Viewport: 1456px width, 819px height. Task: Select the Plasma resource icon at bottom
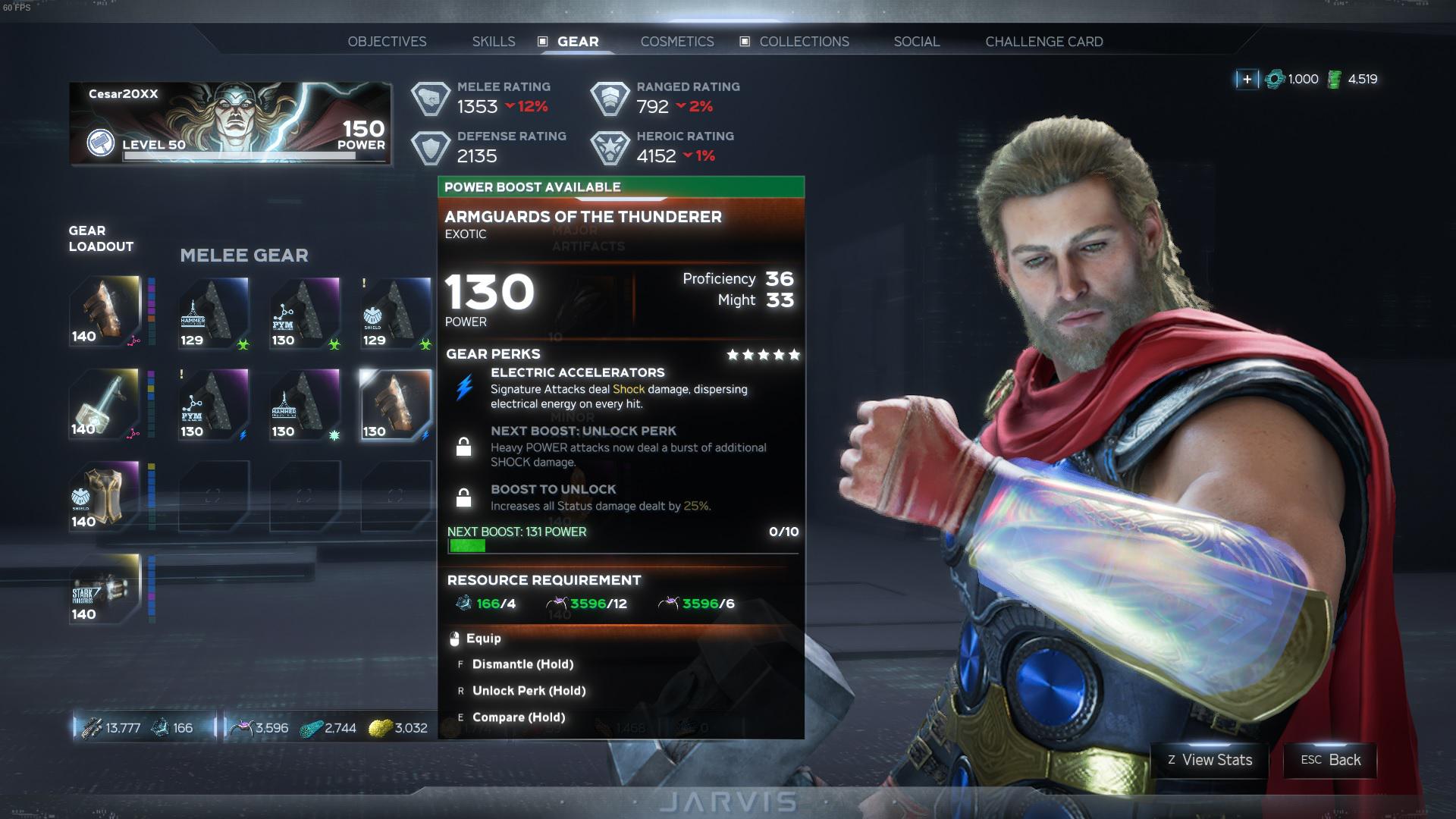[312, 727]
